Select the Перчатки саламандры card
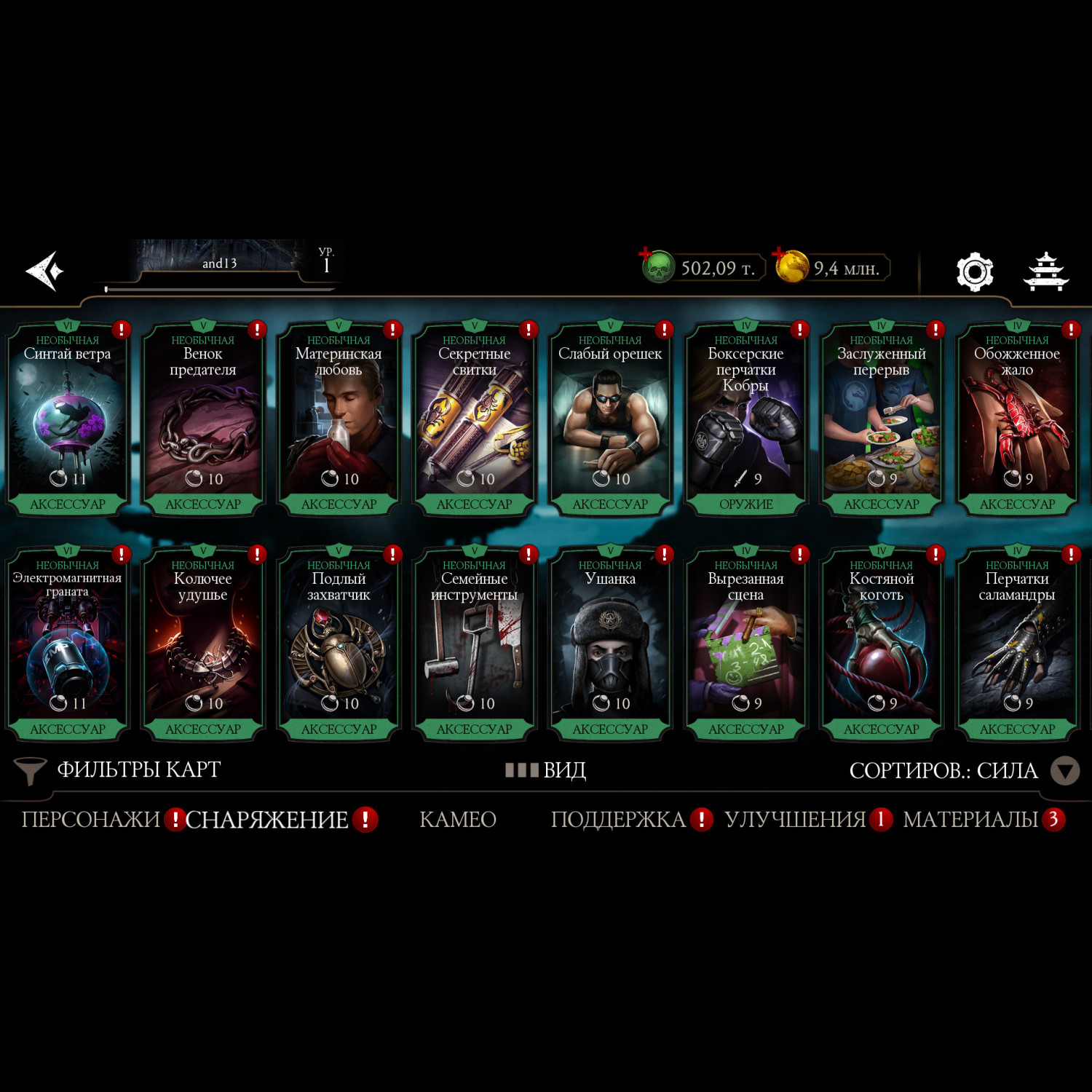The width and height of the screenshot is (1092, 1092). [x=1017, y=644]
